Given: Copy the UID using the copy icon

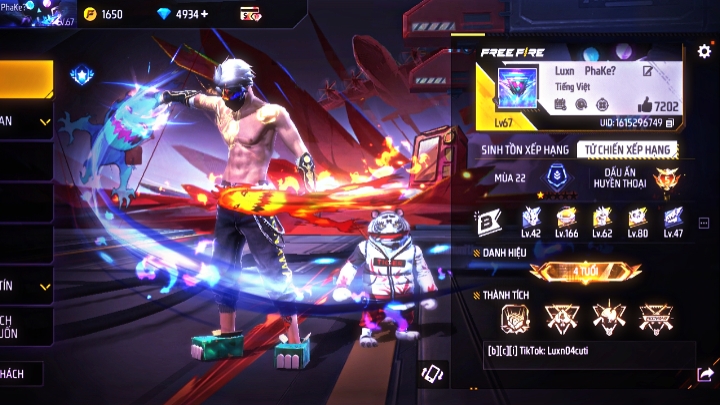Looking at the screenshot, I should point(669,123).
